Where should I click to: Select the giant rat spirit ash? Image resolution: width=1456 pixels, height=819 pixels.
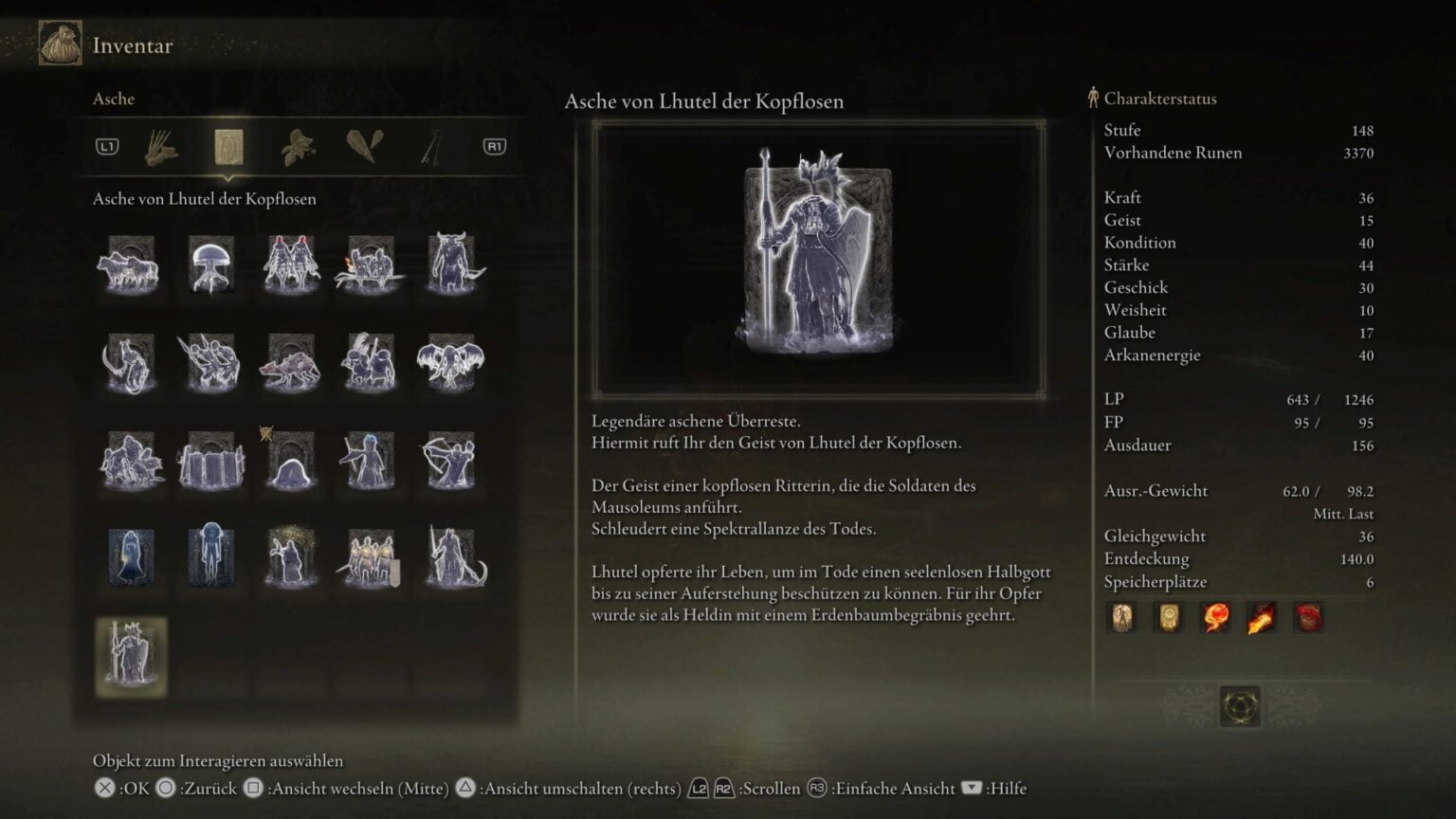coord(290,362)
